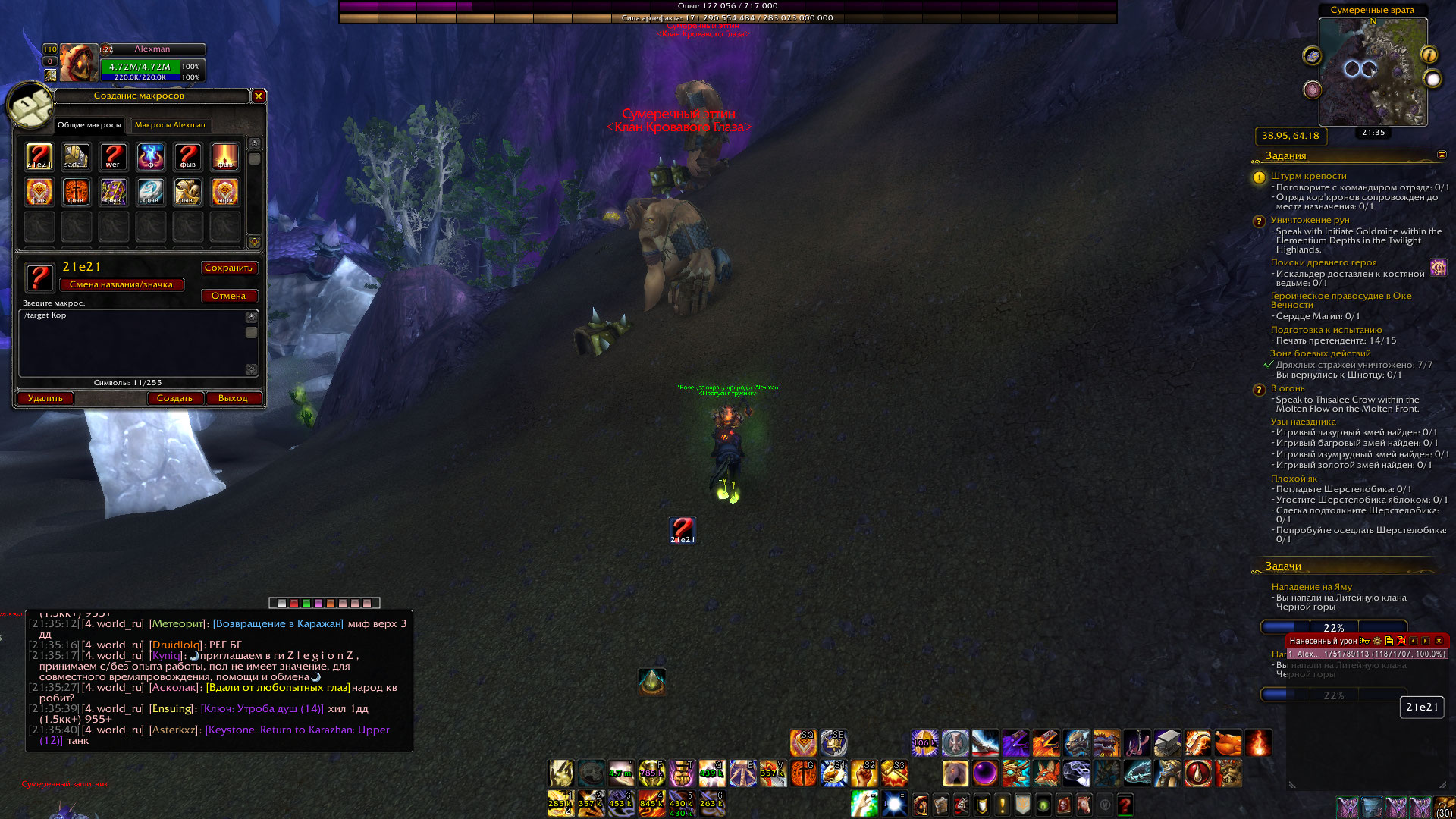This screenshot has width=1456, height=819.
Task: Open the minimap
Action: click(x=1373, y=72)
